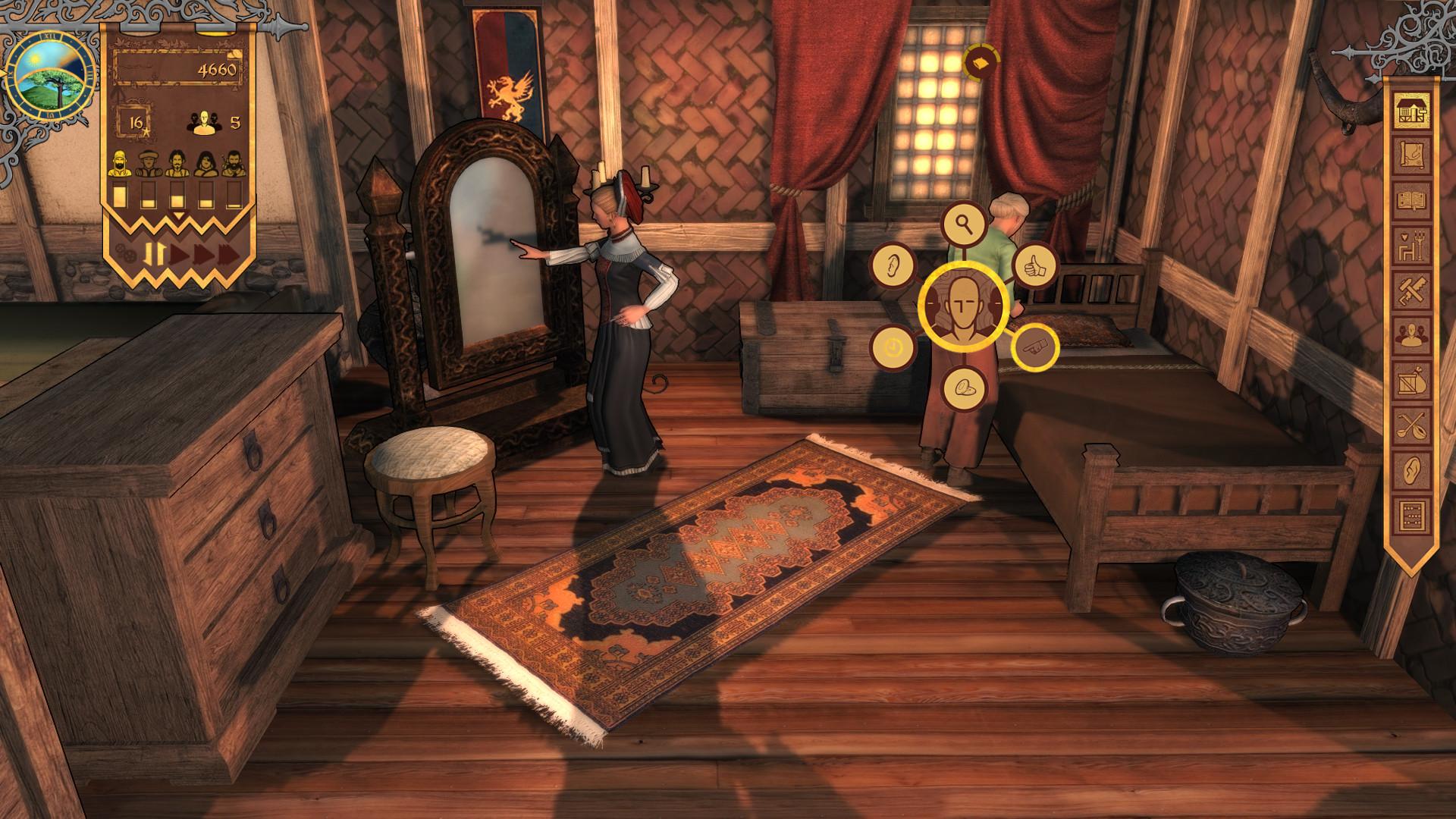
Task: Open the buildings panel on the right sidebar
Action: (1412, 111)
